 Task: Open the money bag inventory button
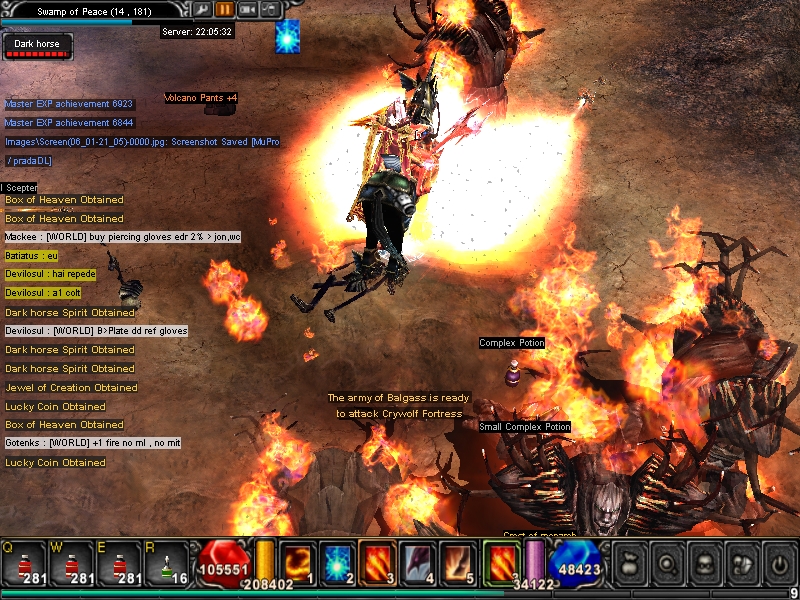(x=630, y=564)
